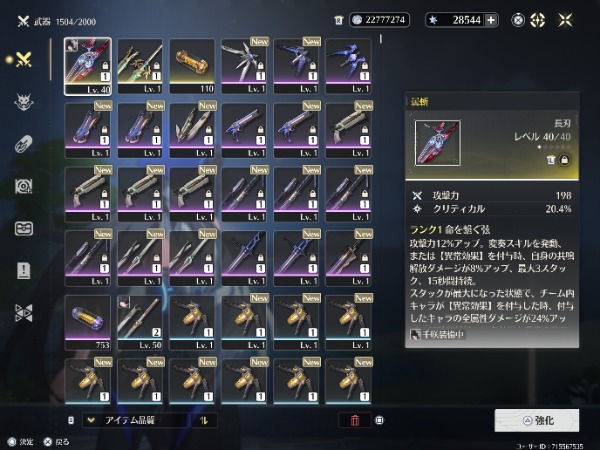This screenshot has height=450, width=600.
Task: Click the trash icon in the detail panel
Action: coord(549,160)
